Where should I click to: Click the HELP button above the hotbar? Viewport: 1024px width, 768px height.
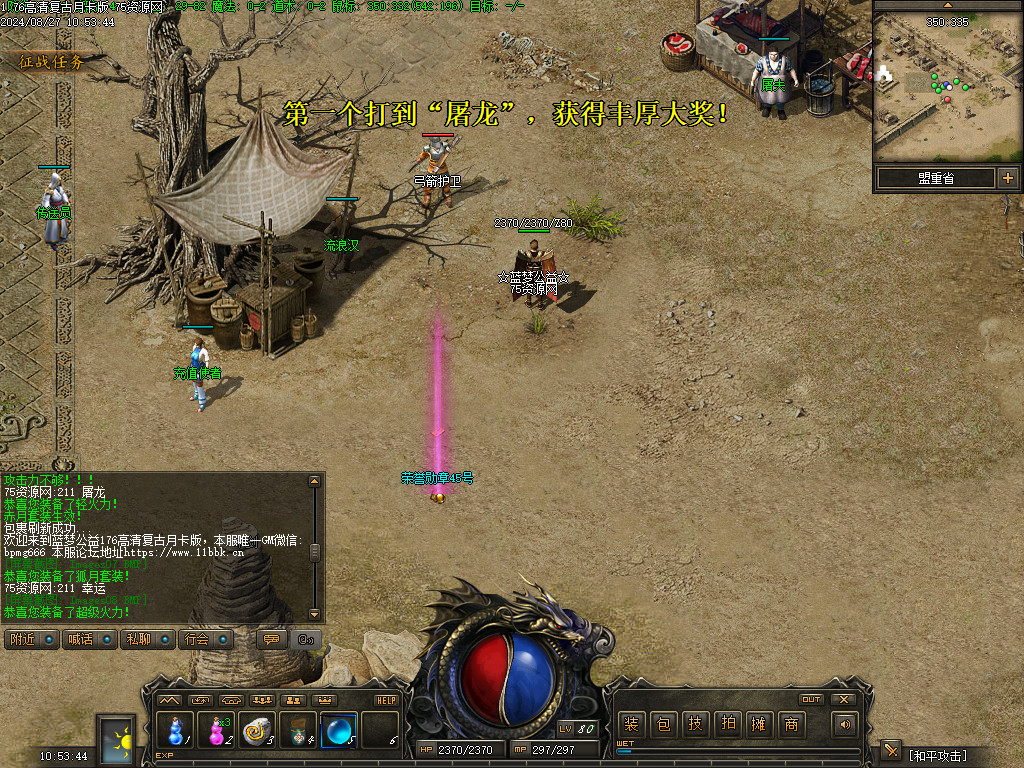[x=386, y=700]
